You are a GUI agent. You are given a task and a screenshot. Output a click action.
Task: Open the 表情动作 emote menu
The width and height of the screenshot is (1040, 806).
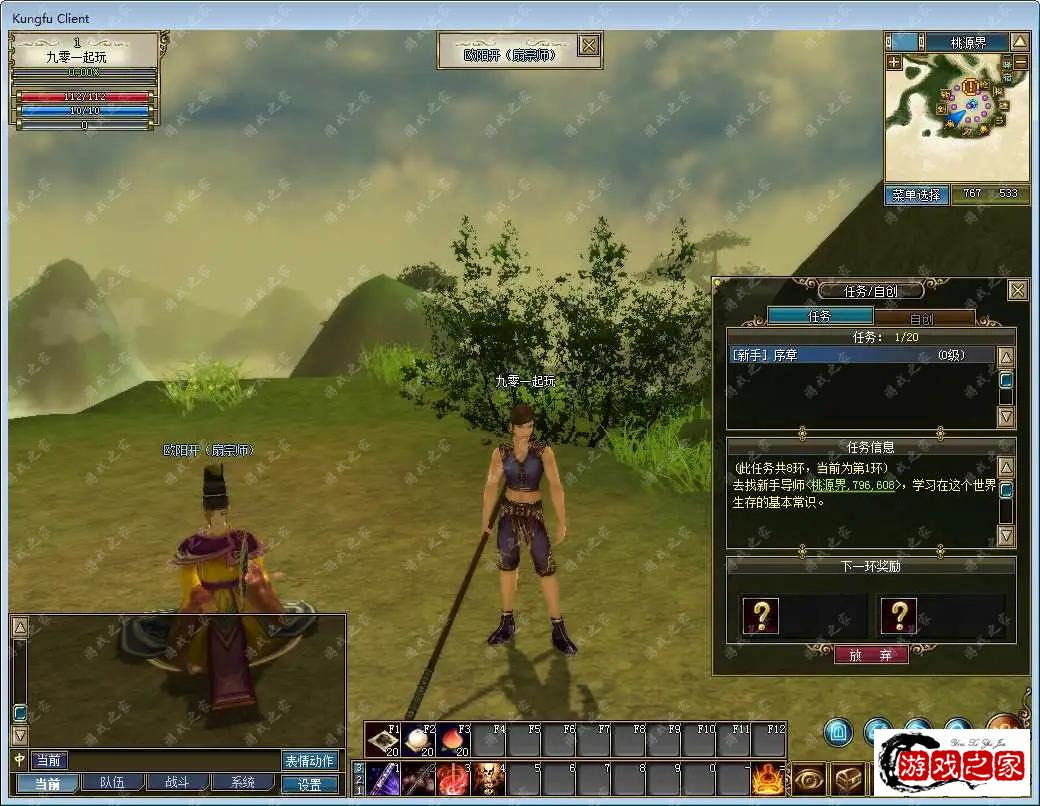310,761
